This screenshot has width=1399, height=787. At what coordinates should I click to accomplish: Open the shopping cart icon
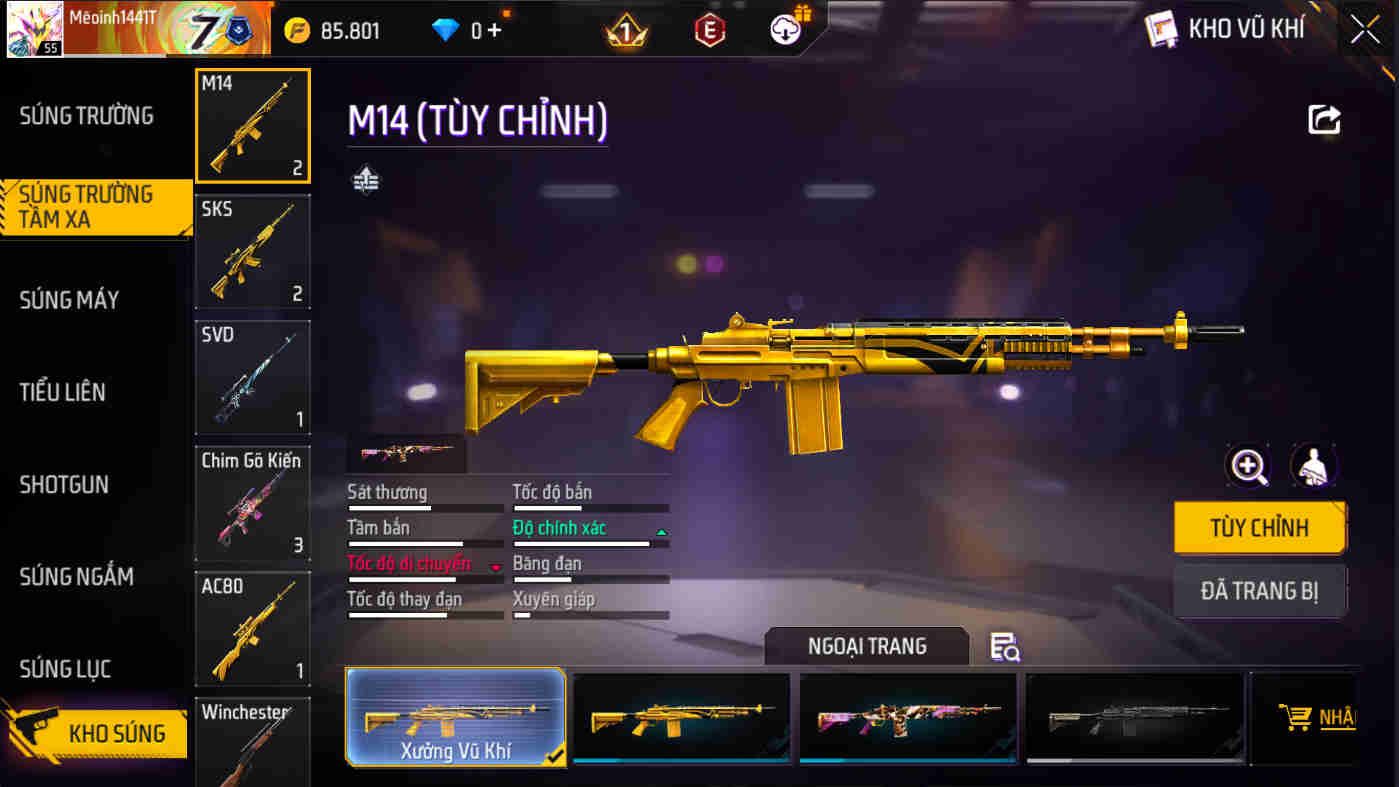point(1297,716)
